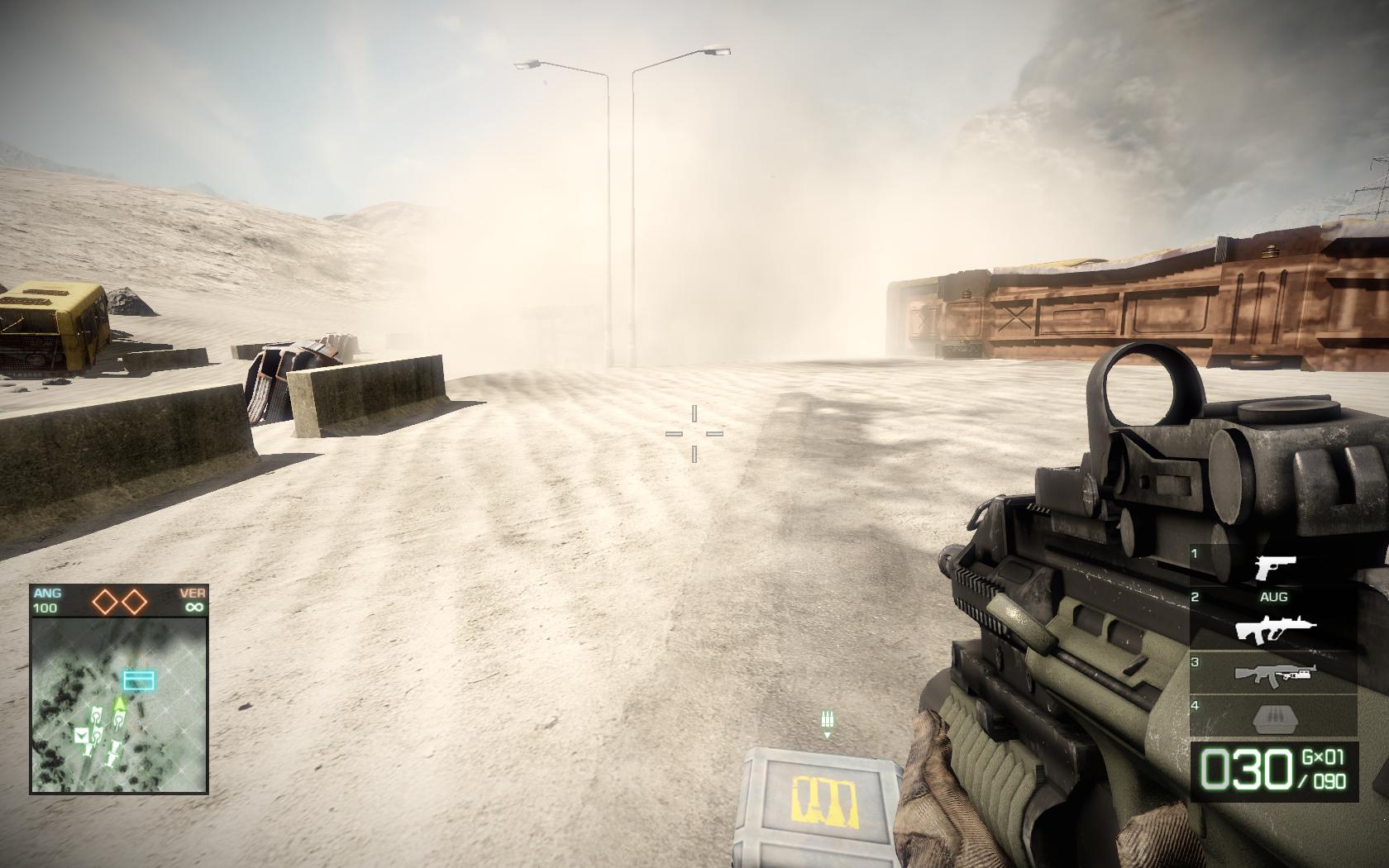
Task: Select the cyan objective marker on the minimap
Action: pos(138,680)
